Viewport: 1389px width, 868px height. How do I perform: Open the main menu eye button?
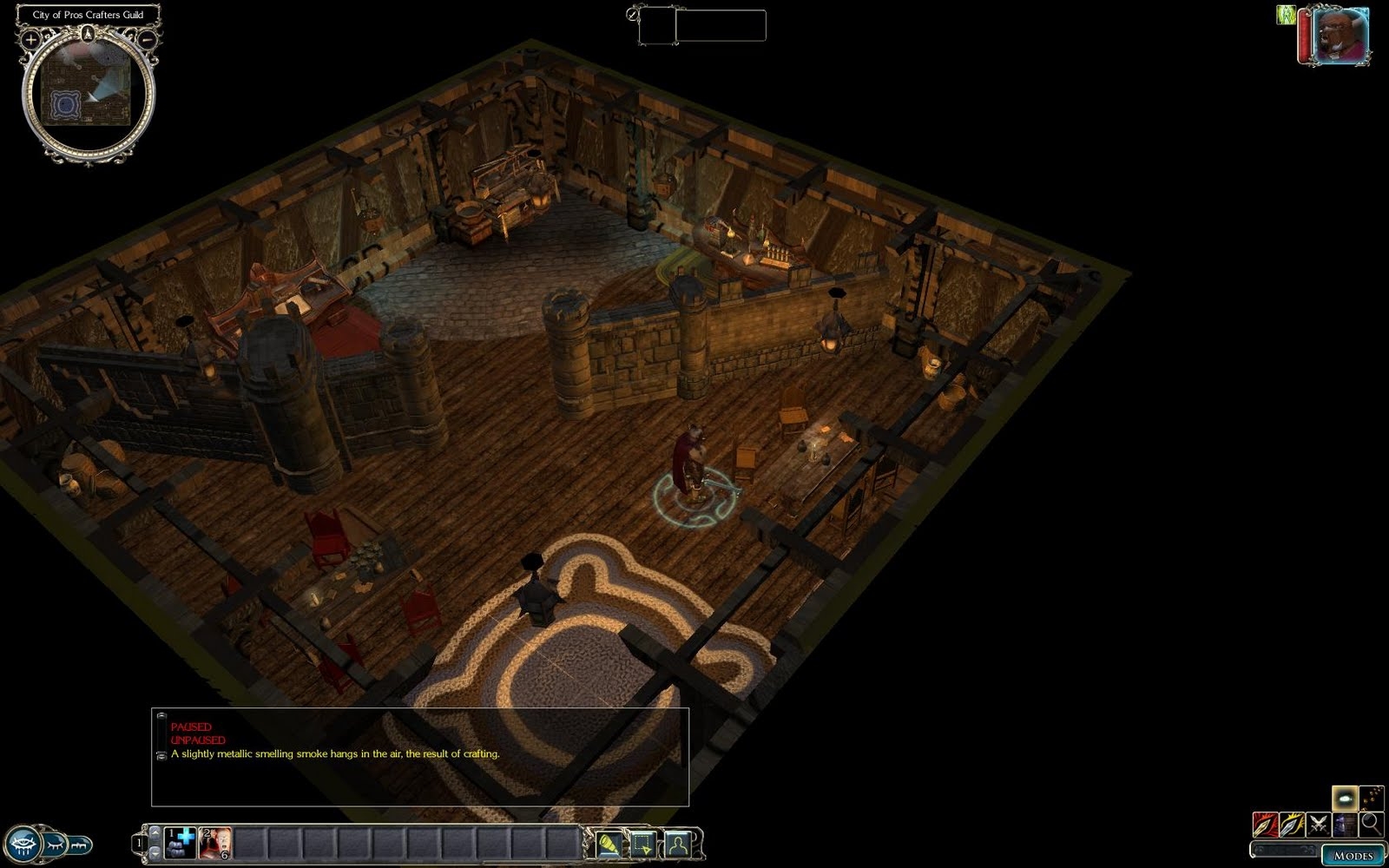(21, 843)
